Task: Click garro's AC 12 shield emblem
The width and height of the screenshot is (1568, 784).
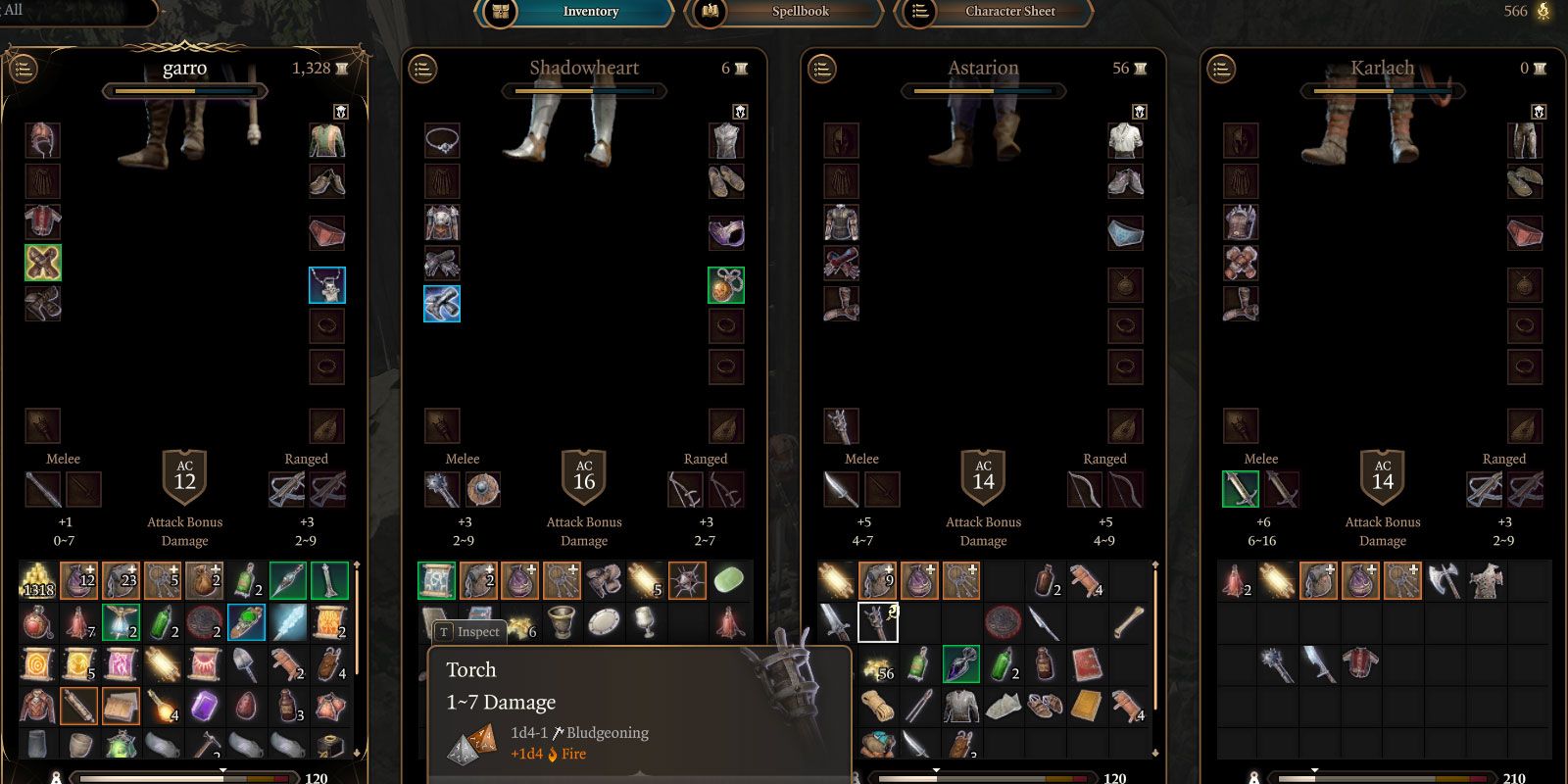Action: coord(184,477)
